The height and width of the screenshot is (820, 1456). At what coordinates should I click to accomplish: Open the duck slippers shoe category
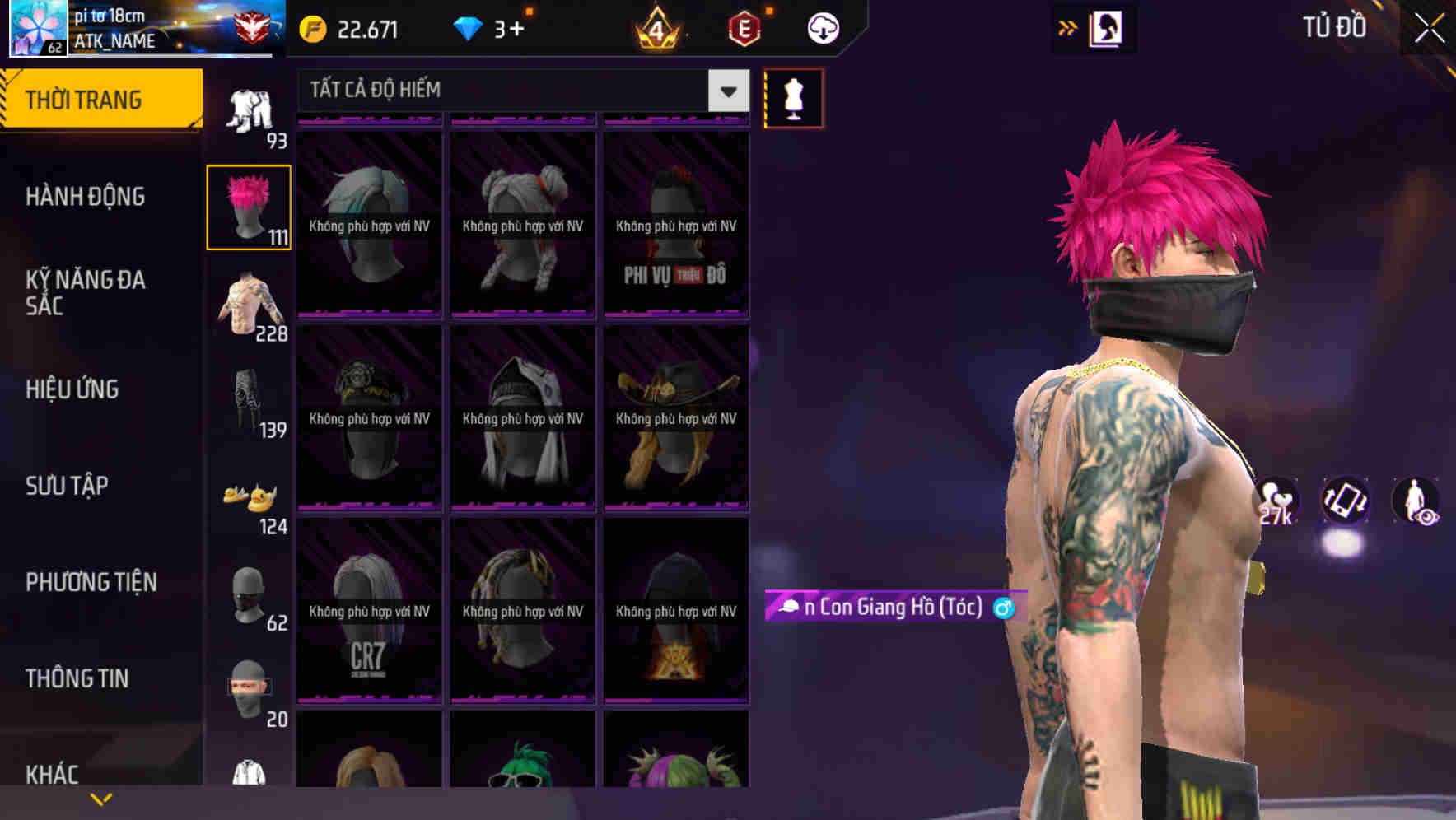(250, 498)
